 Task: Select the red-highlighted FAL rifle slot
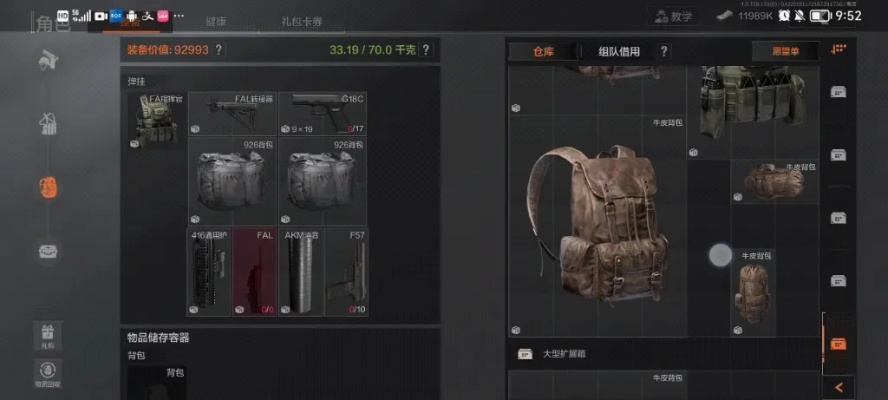[x=255, y=271]
